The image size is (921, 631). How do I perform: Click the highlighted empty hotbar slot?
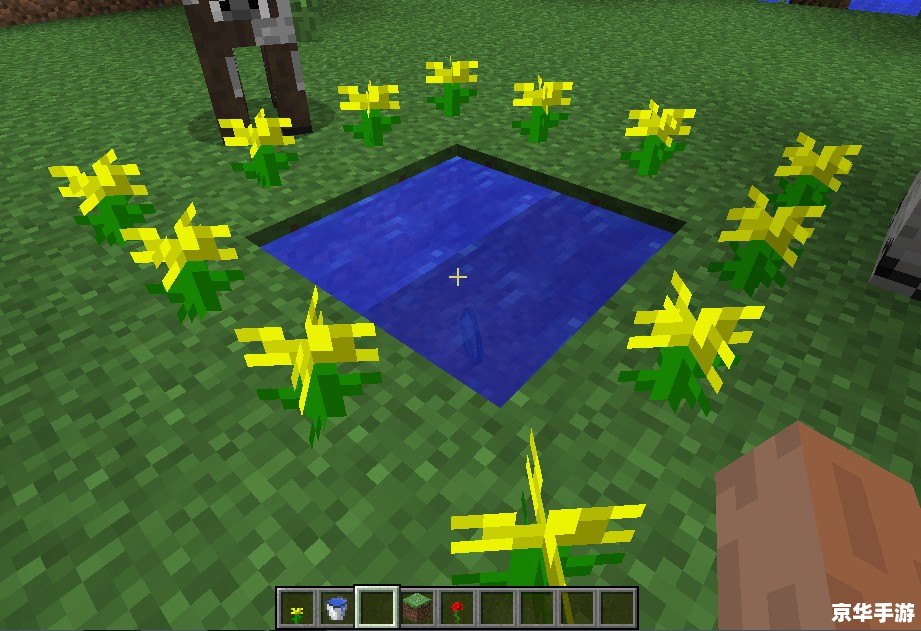(377, 607)
